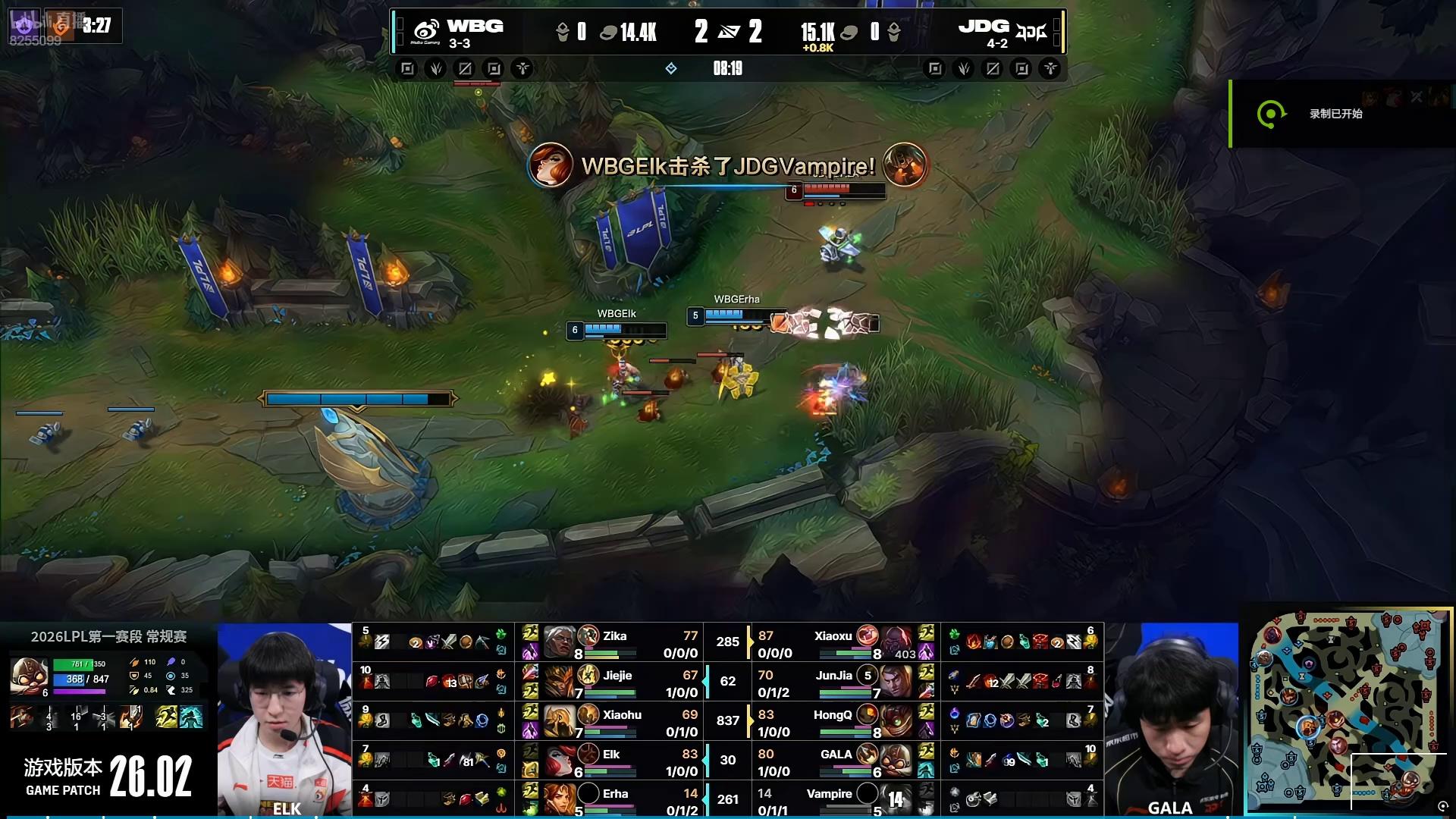Image resolution: width=1456 pixels, height=819 pixels.
Task: Open the minimap in the corner
Action: pos(1346,711)
